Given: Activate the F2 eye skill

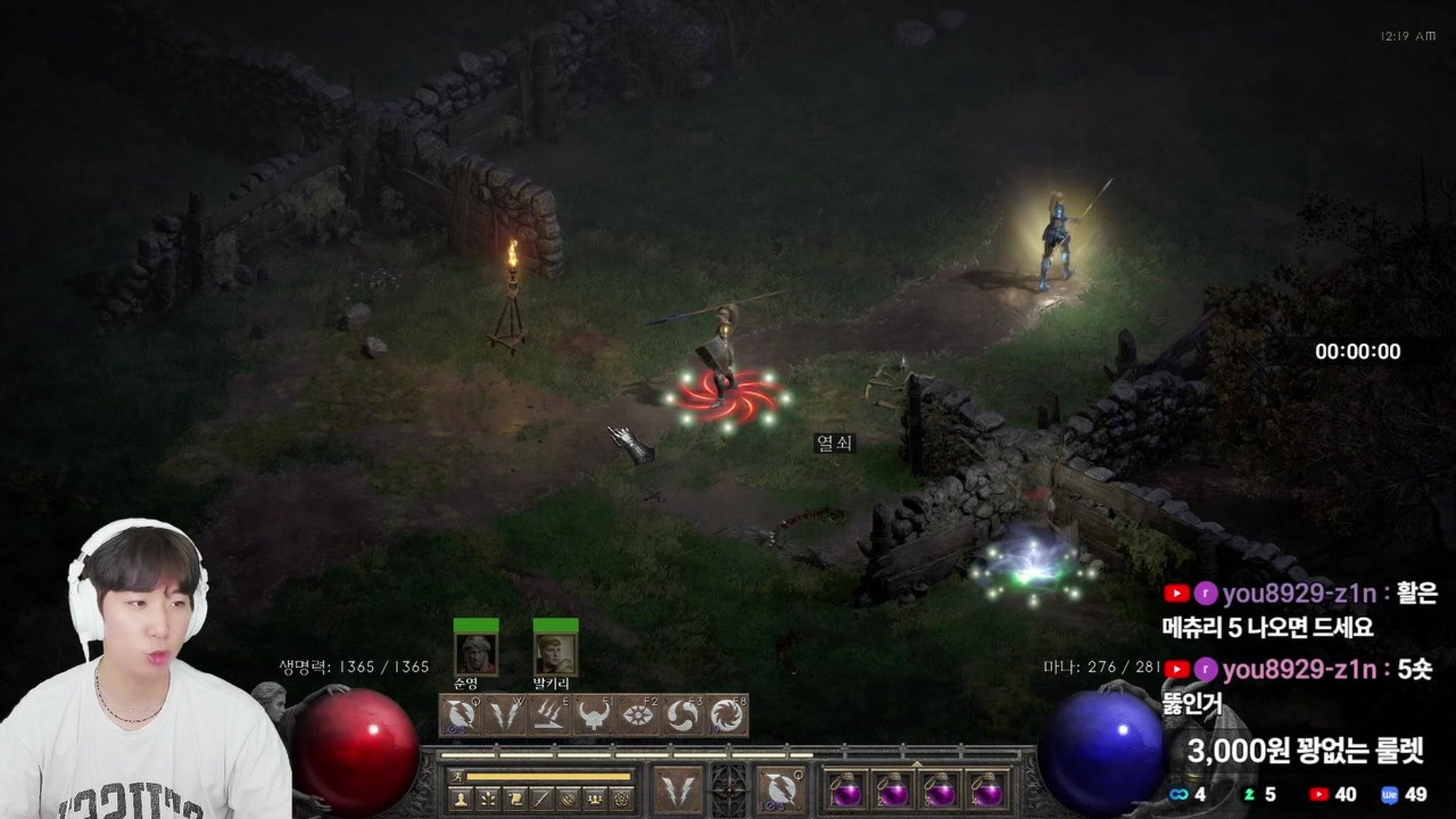Looking at the screenshot, I should point(639,715).
